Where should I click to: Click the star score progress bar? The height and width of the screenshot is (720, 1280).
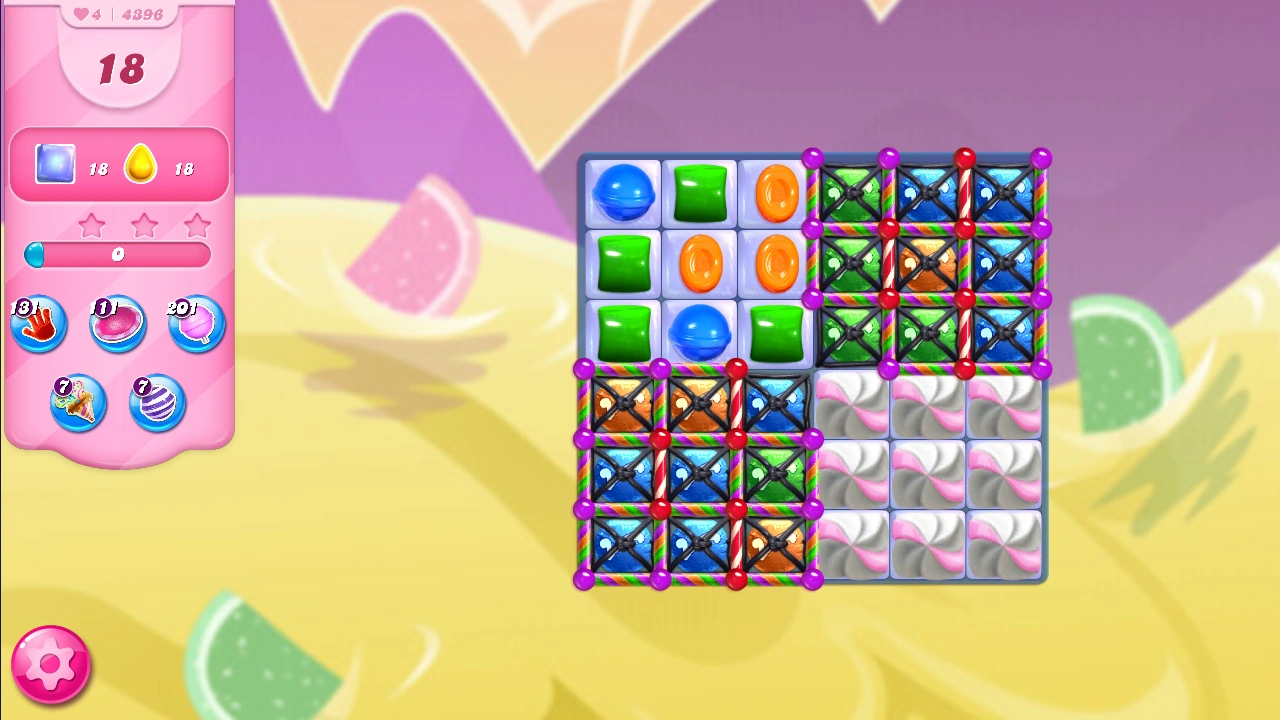click(117, 255)
